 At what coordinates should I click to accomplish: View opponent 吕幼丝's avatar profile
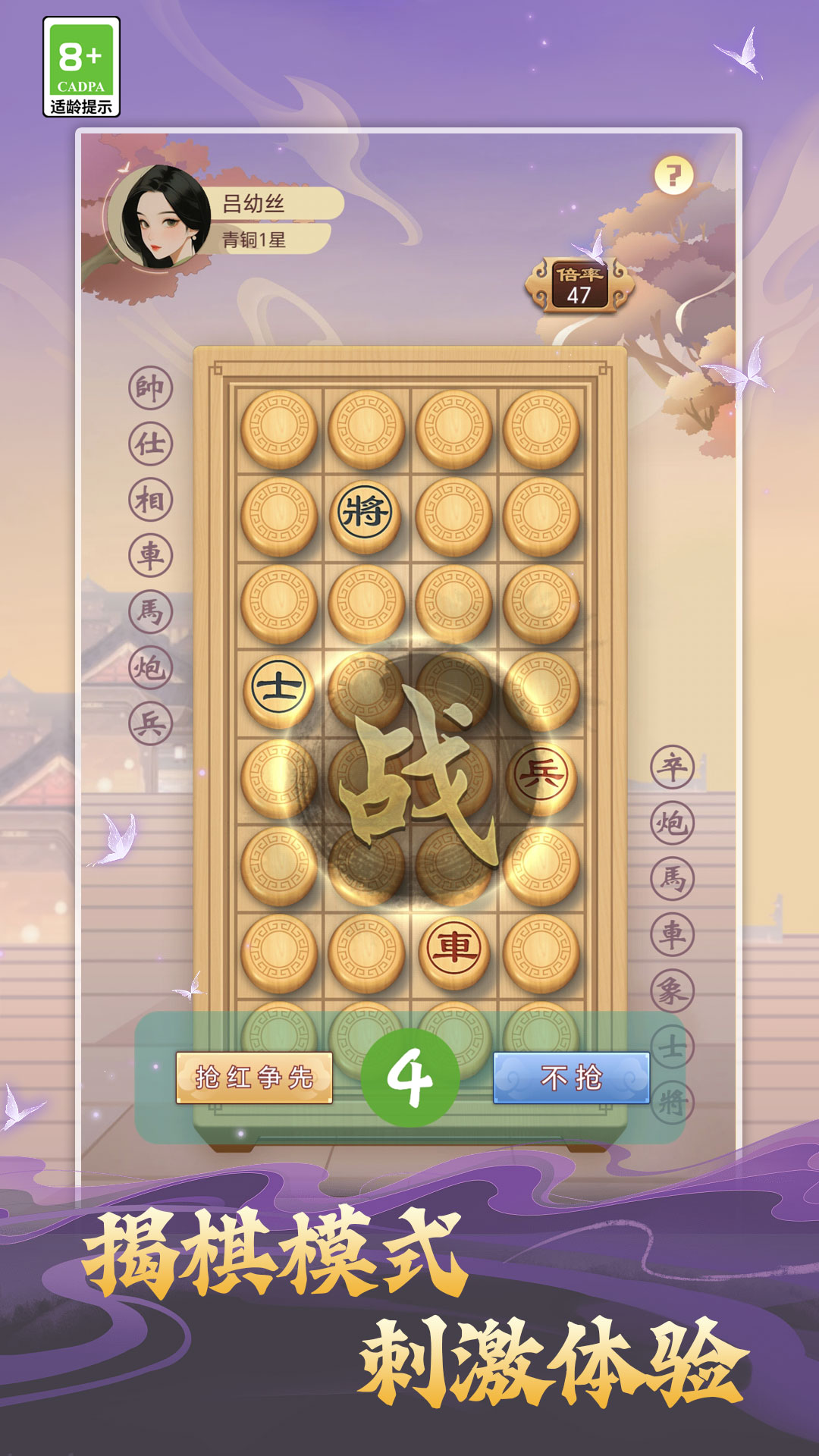(160, 218)
